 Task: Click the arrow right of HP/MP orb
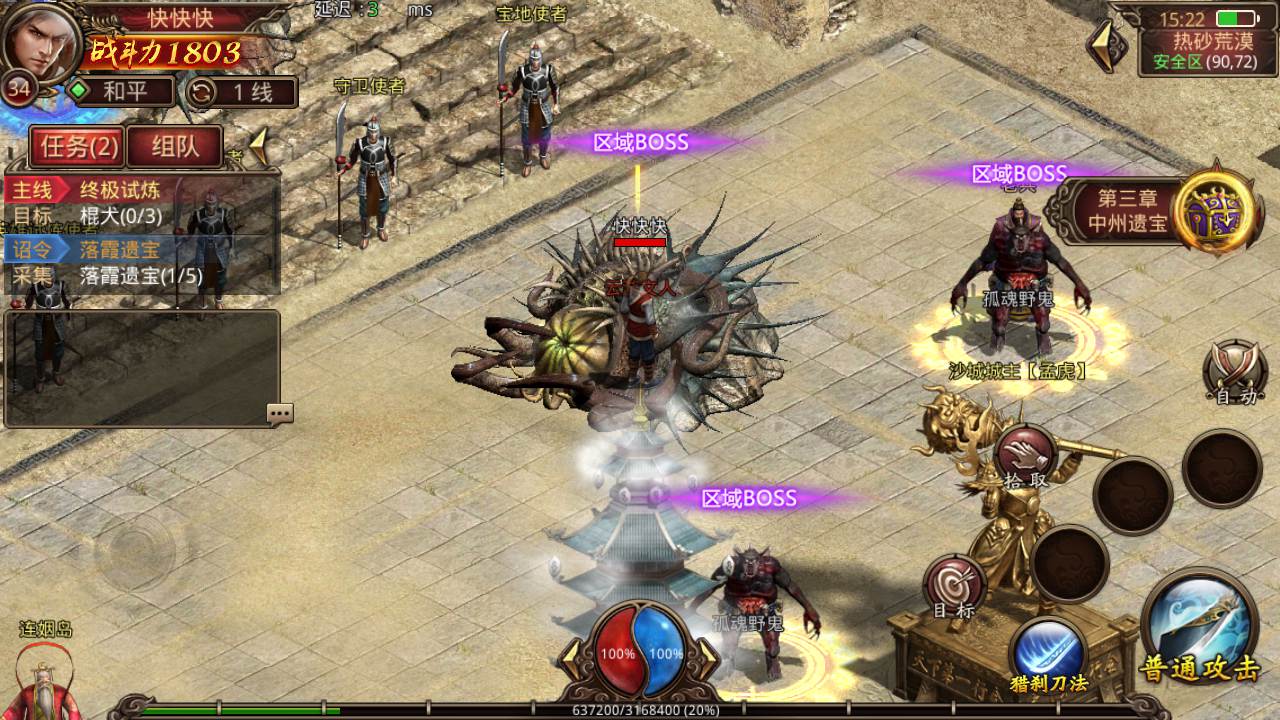pos(707,654)
